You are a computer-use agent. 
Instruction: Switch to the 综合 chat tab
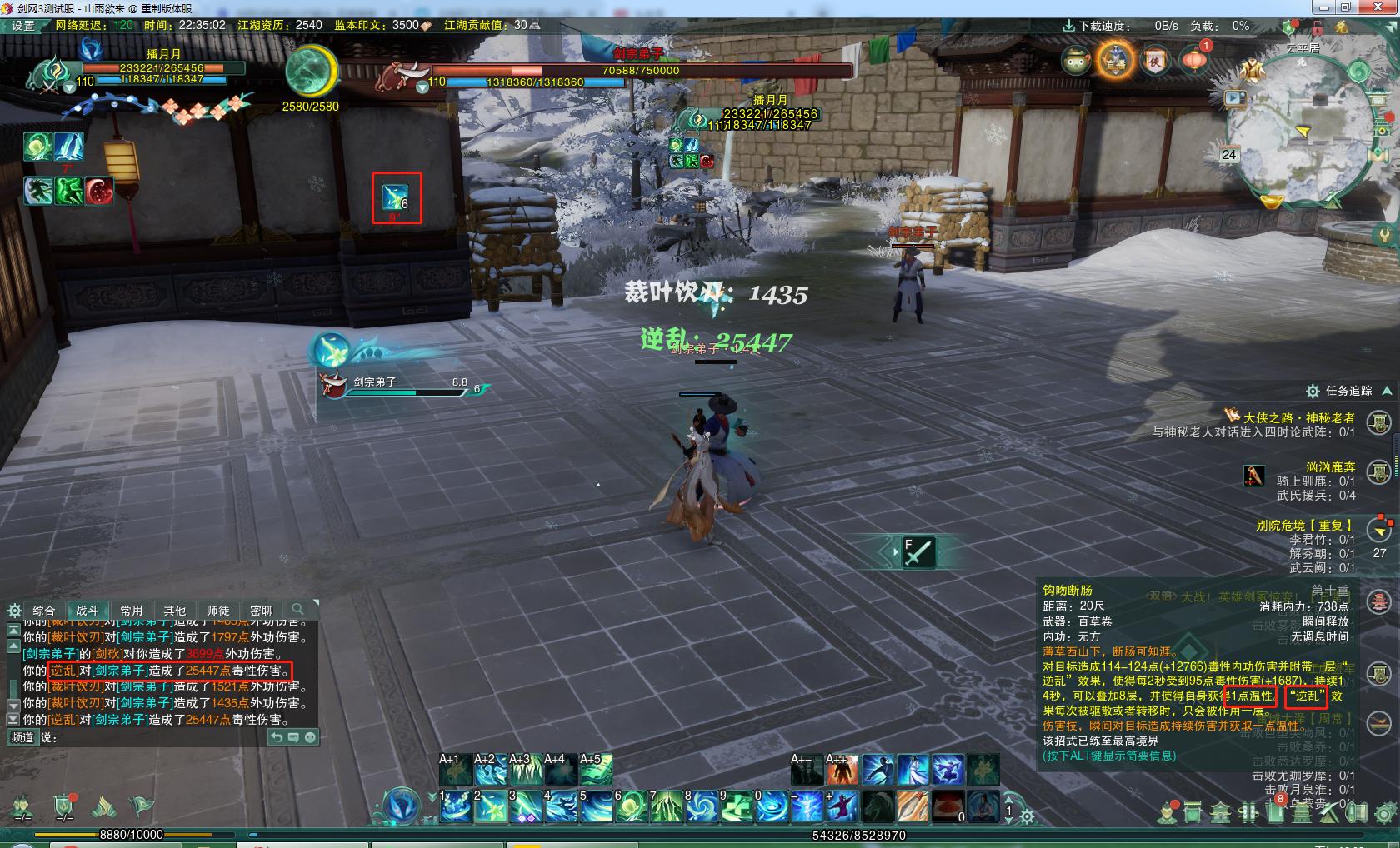[44, 611]
